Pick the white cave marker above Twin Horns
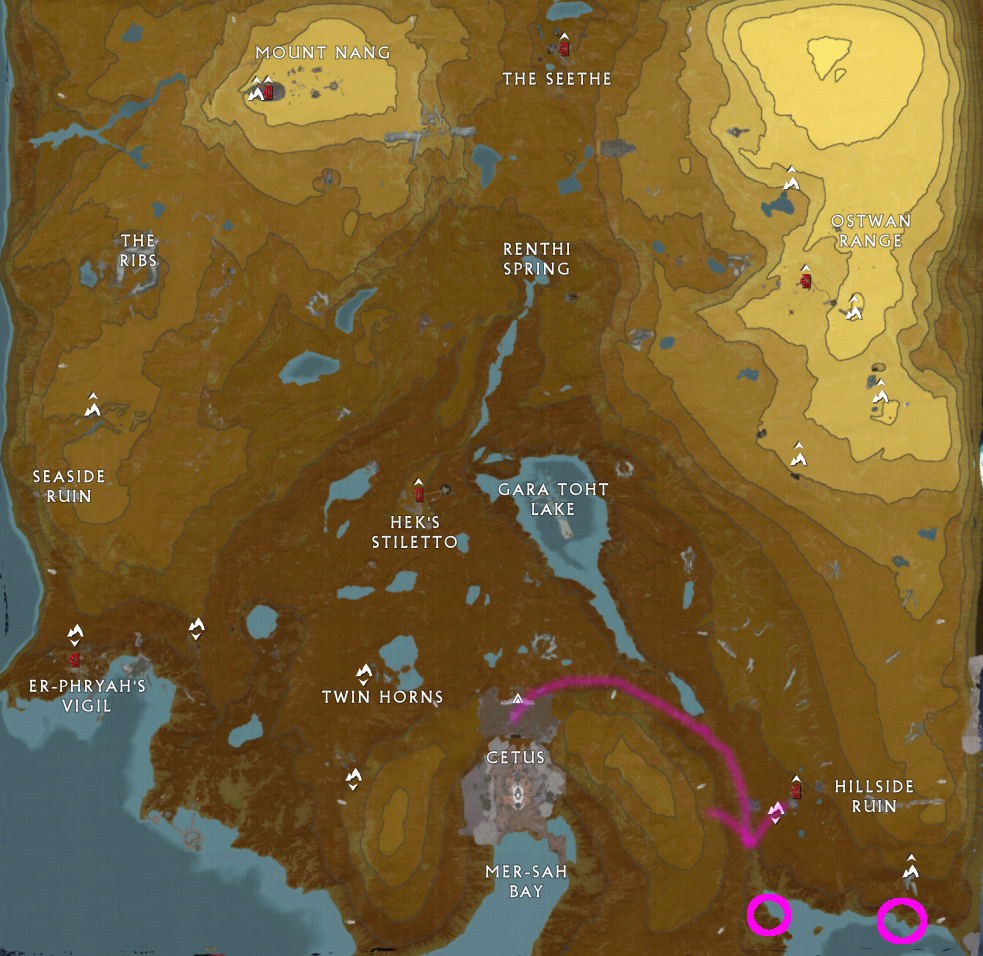 pyautogui.click(x=364, y=673)
